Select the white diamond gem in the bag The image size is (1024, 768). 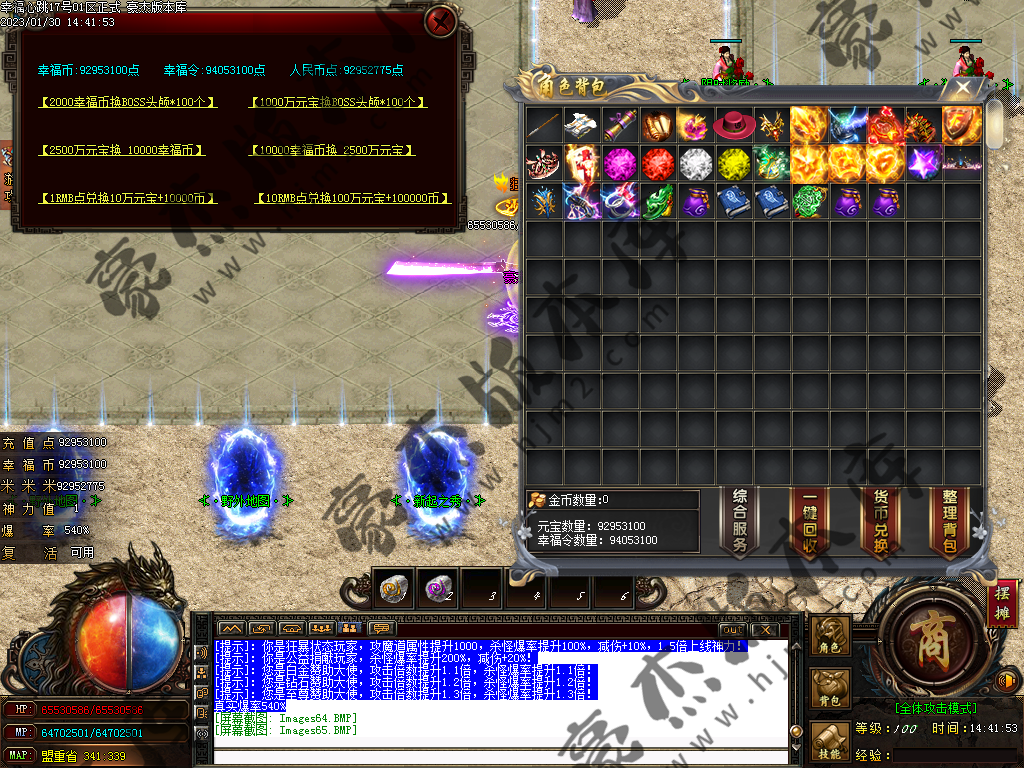click(695, 162)
